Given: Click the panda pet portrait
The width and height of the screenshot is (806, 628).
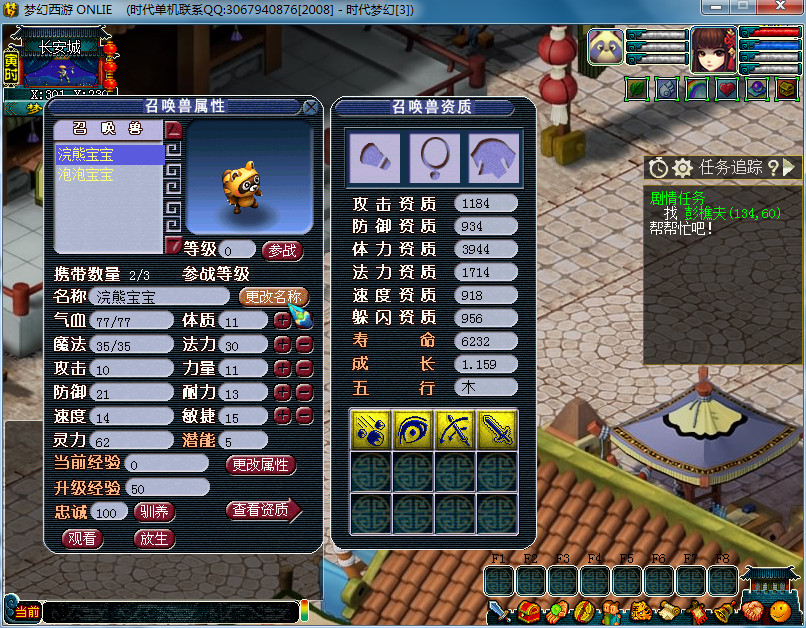Looking at the screenshot, I should pyautogui.click(x=605, y=48).
